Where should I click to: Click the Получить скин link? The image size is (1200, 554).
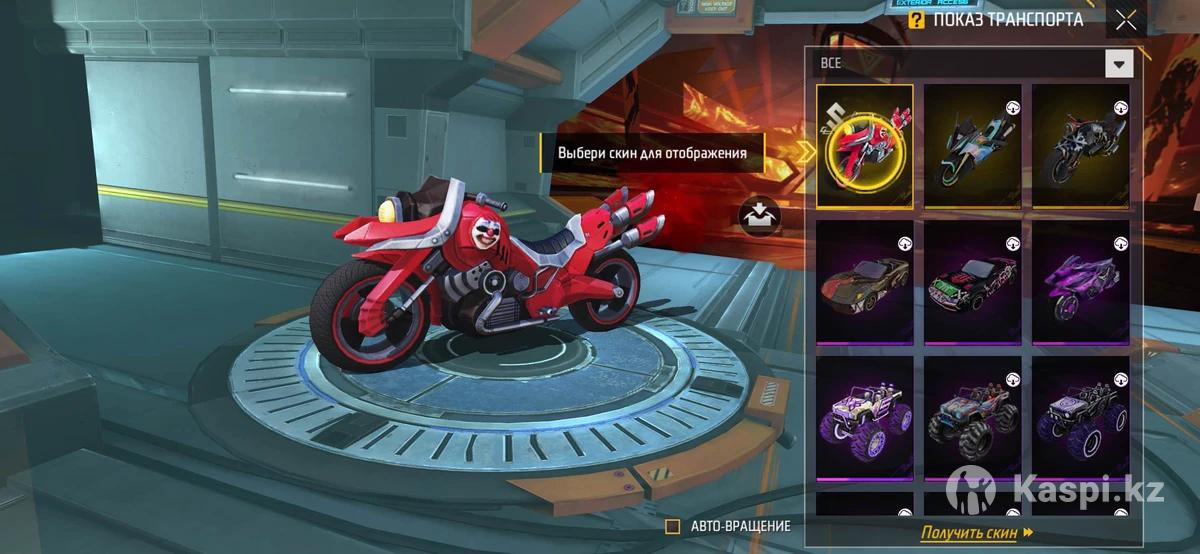(976, 533)
